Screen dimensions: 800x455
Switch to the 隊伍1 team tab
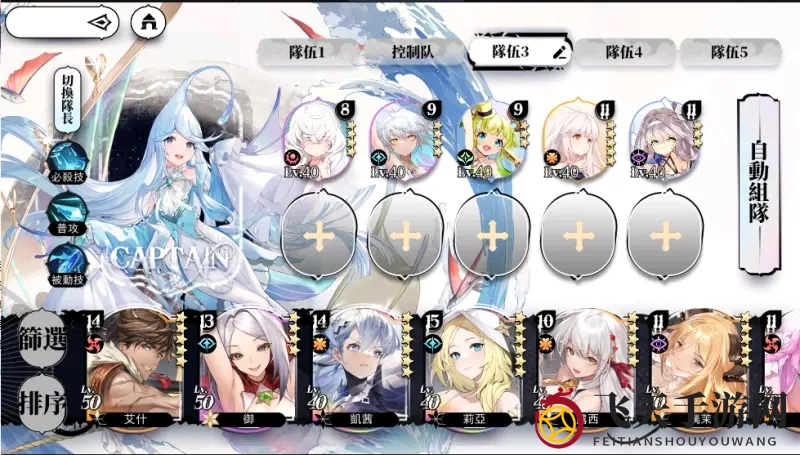[308, 52]
